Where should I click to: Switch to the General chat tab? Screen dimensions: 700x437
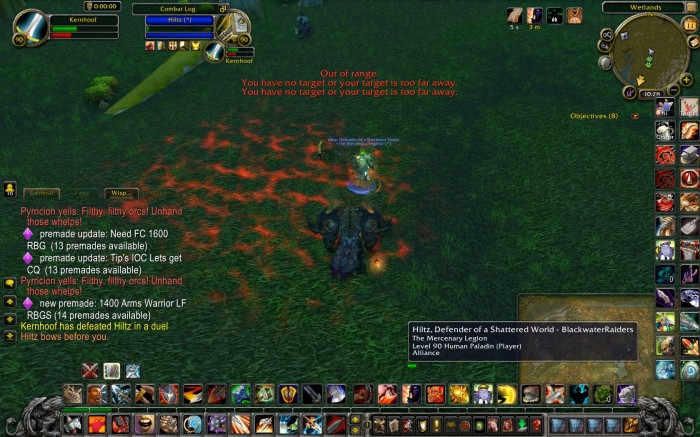pyautogui.click(x=42, y=193)
